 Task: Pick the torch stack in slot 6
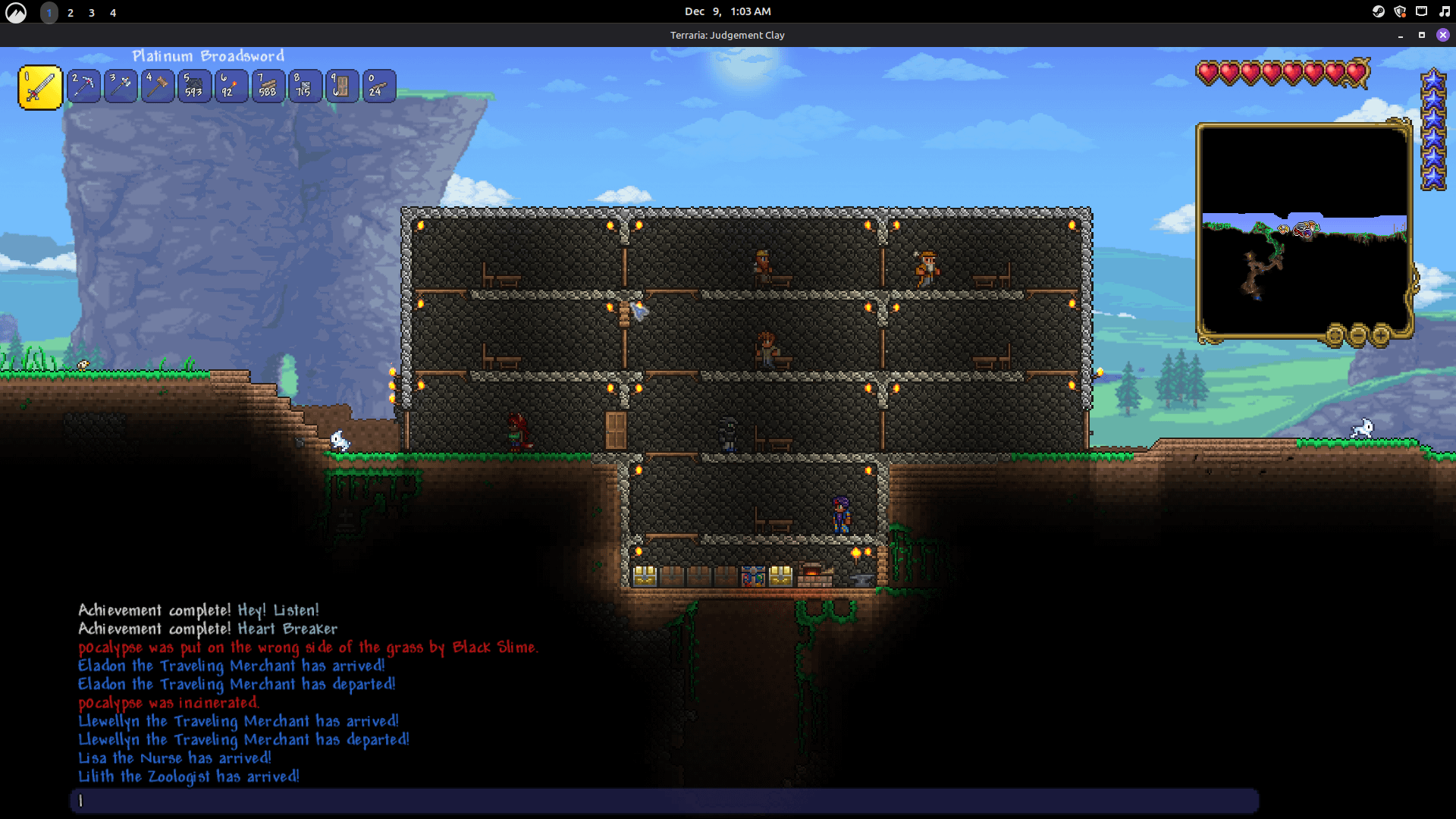coord(231,86)
